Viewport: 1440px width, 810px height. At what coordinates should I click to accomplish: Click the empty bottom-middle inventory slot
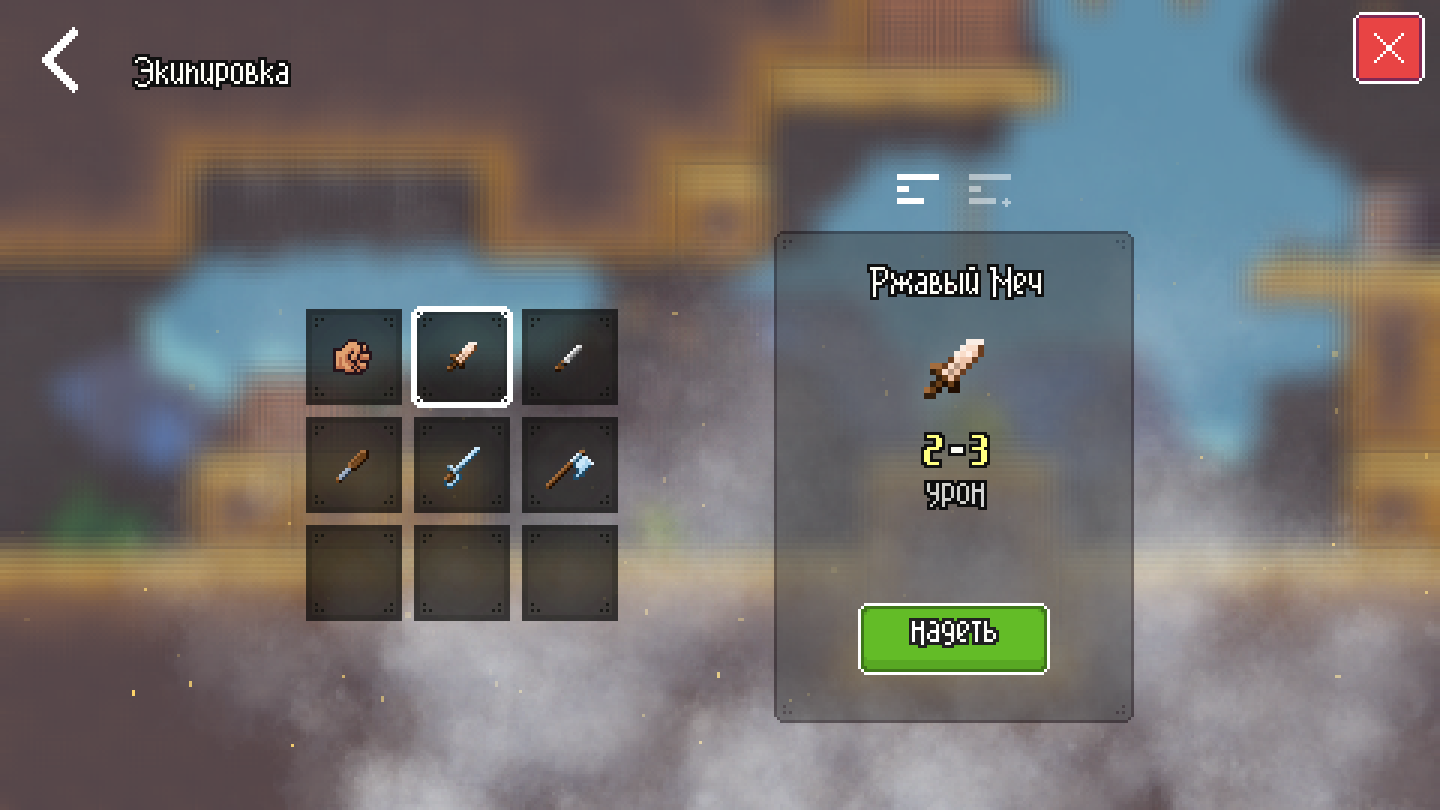coord(461,571)
